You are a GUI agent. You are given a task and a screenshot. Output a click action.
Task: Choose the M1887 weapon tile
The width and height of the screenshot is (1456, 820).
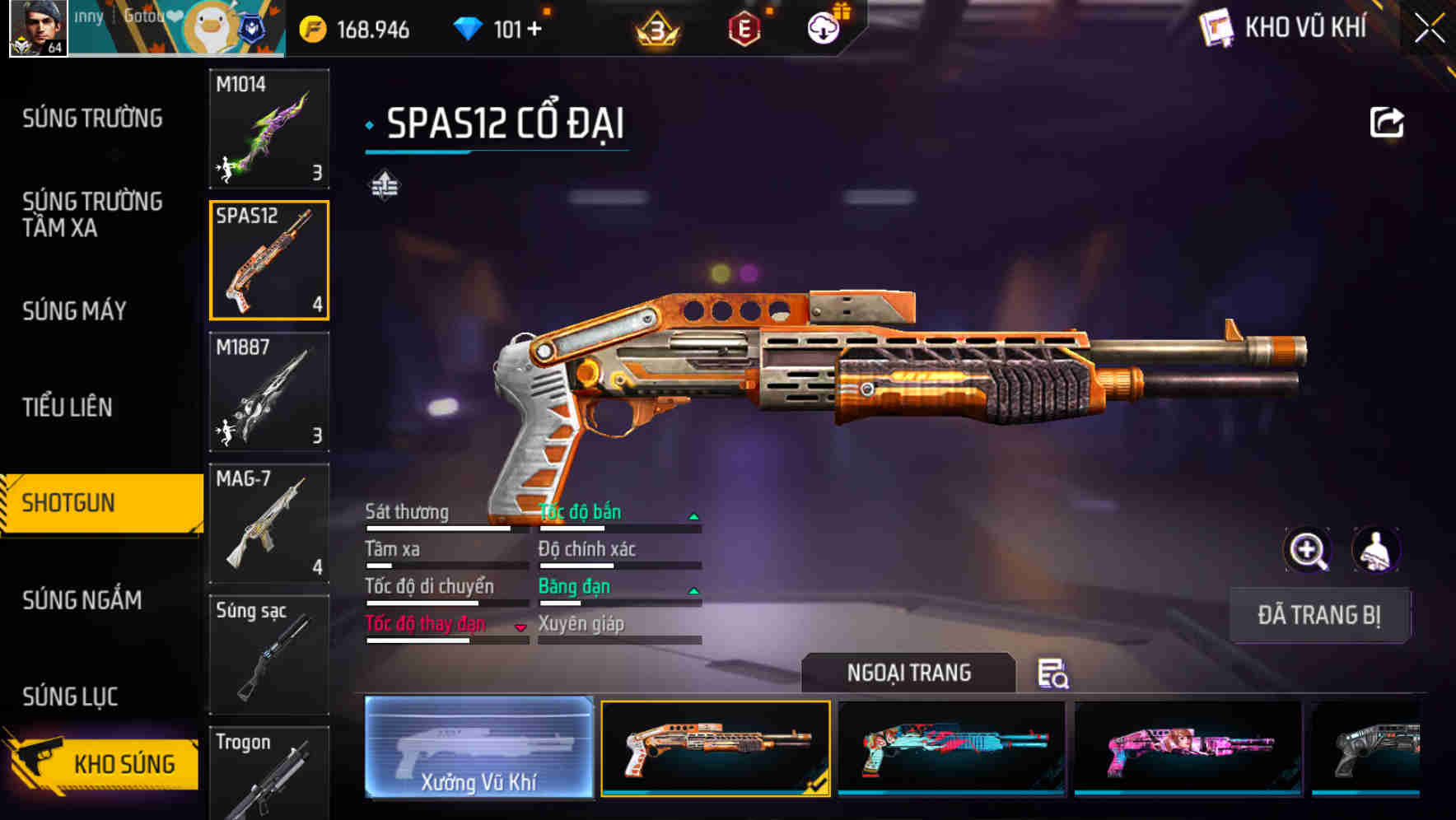269,392
